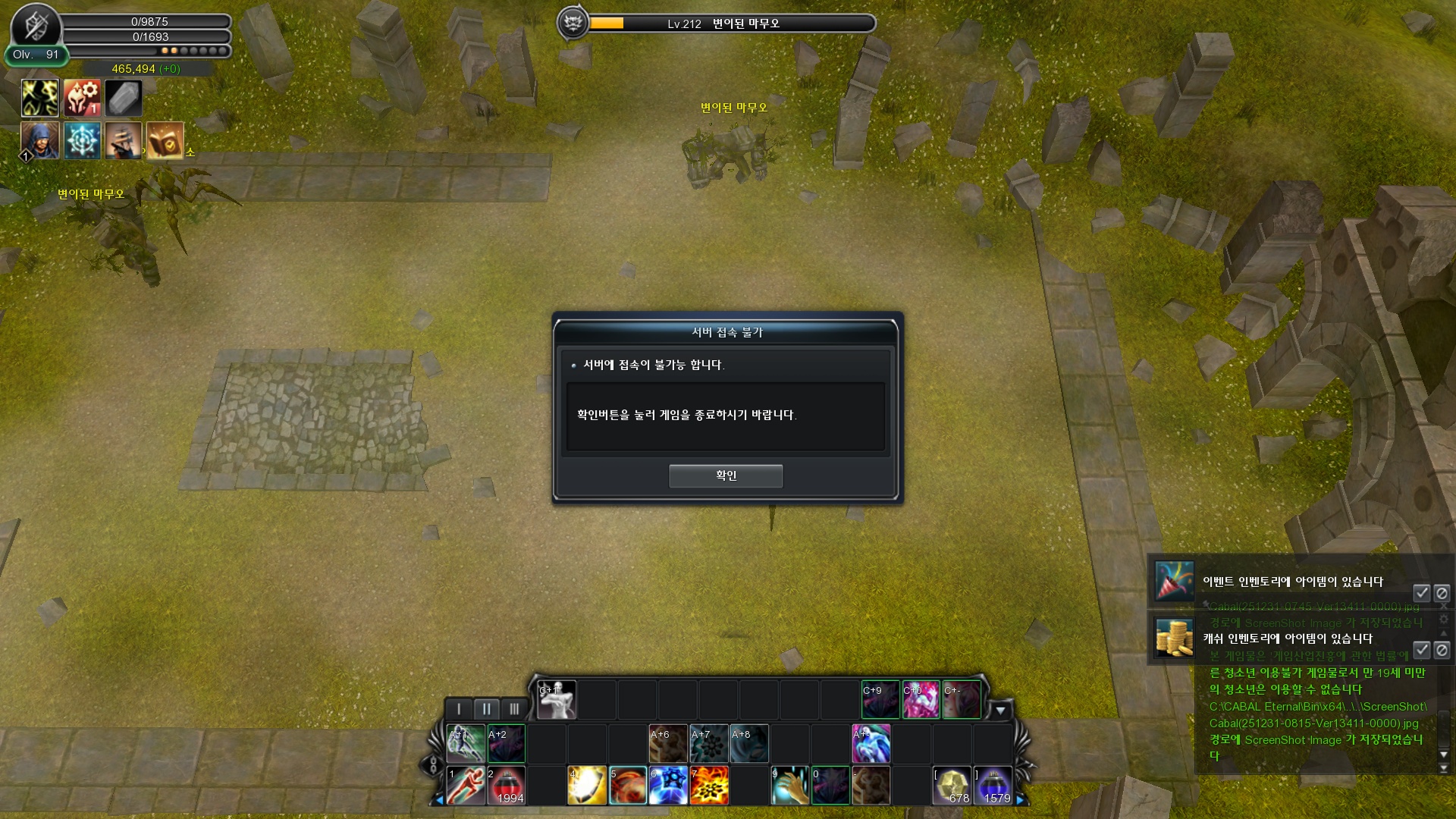Open the party popper event inventory icon
This screenshot has width=1456, height=819.
(x=1174, y=582)
